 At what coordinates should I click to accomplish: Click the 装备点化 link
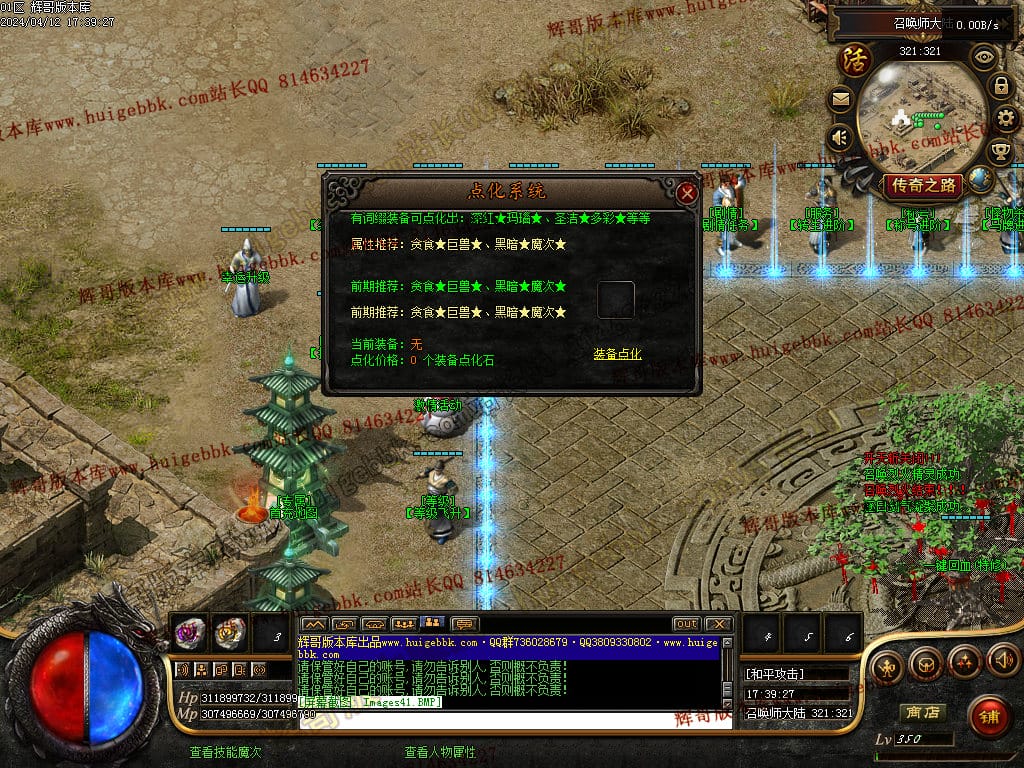tap(617, 354)
